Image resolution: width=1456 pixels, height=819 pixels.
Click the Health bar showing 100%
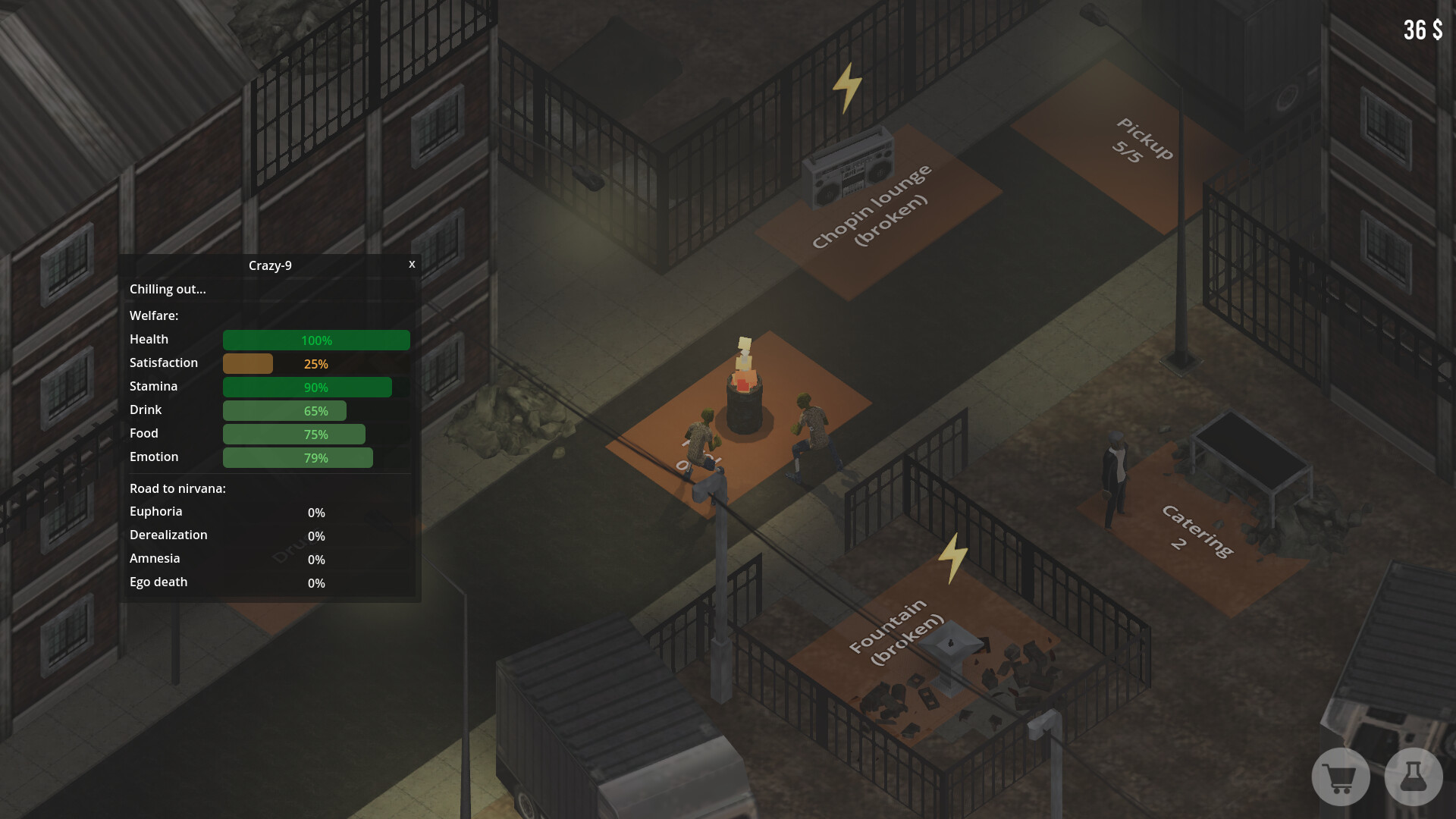coord(316,340)
